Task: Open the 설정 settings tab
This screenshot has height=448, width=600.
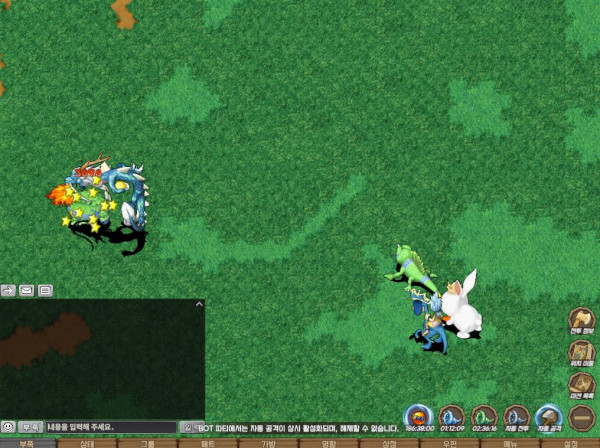Action: (x=570, y=443)
